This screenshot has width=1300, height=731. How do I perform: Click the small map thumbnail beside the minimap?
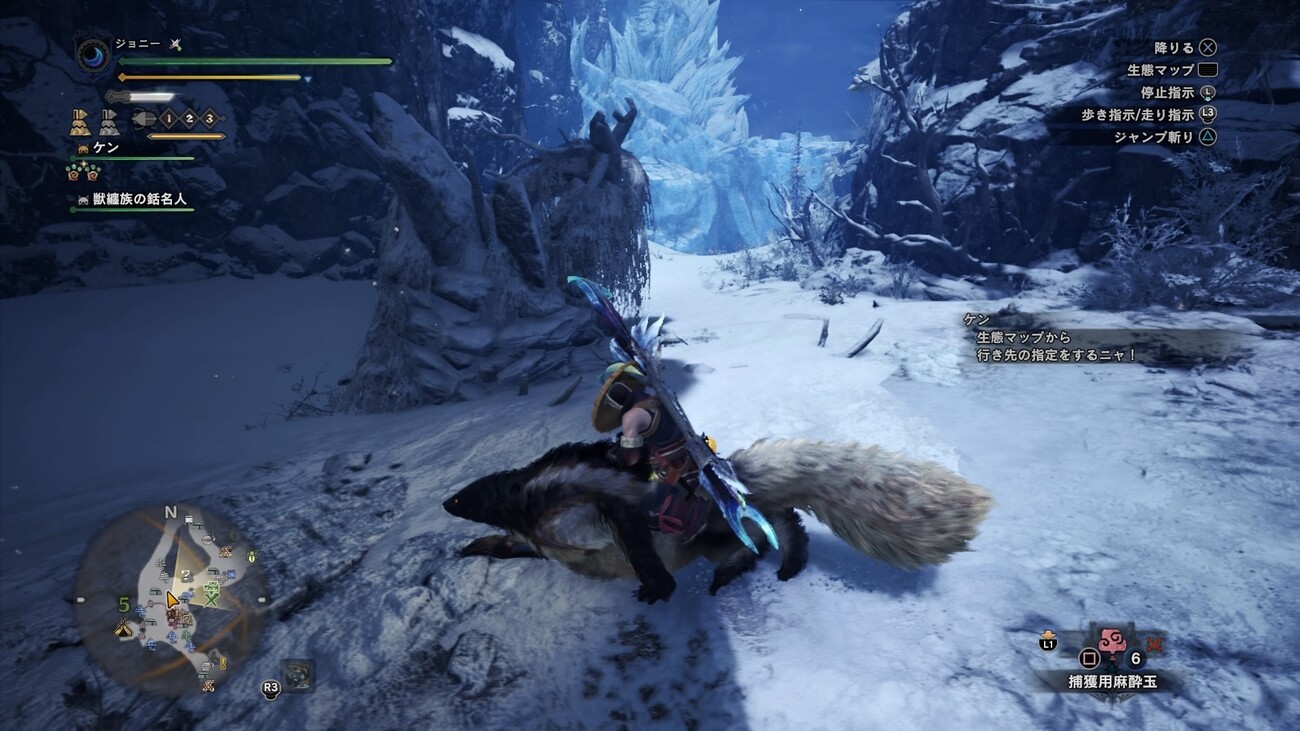point(296,676)
